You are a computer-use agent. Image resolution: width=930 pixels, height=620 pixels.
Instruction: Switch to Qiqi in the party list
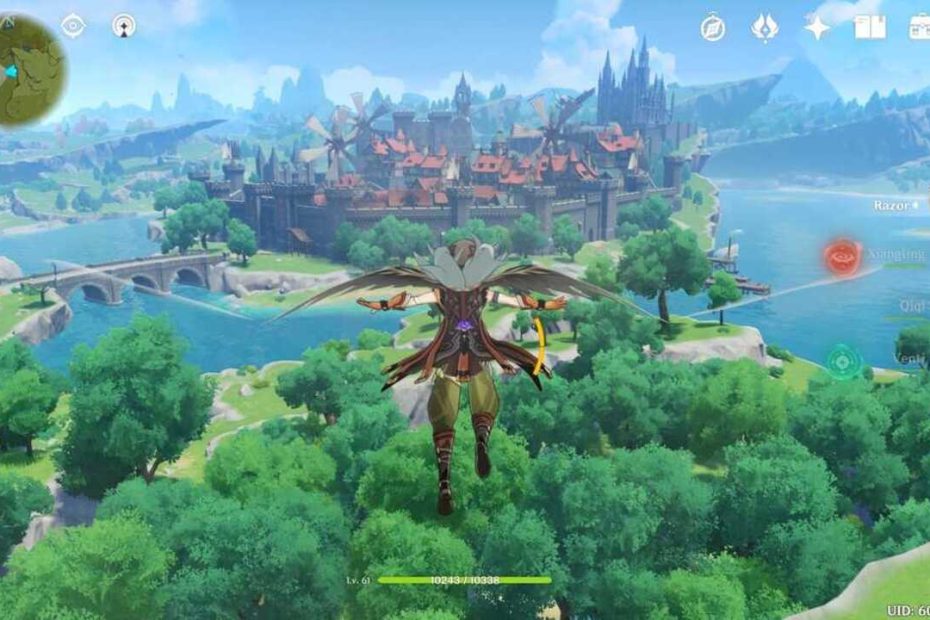click(x=910, y=307)
